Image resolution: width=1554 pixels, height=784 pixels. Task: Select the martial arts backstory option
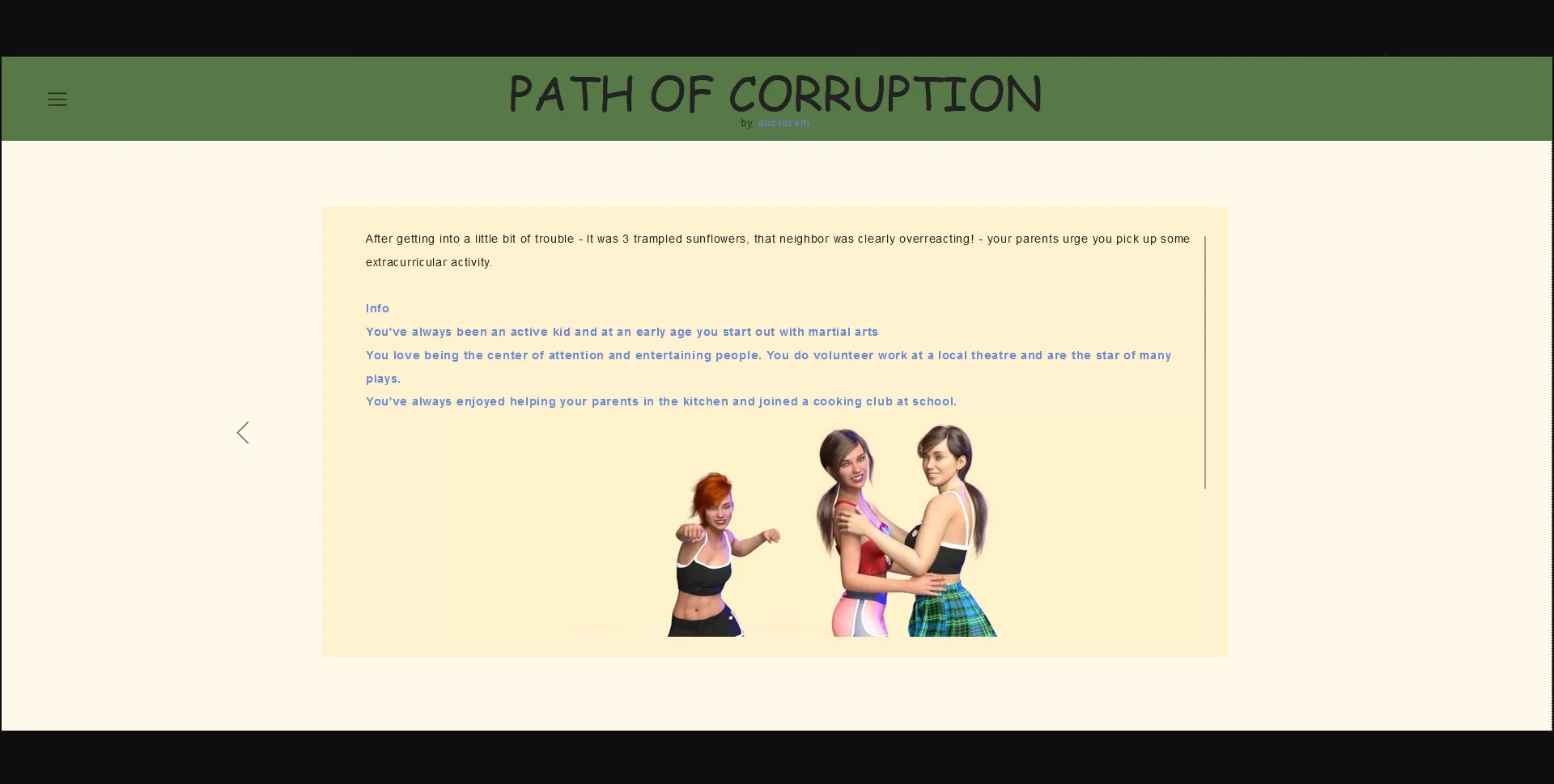pyautogui.click(x=621, y=332)
